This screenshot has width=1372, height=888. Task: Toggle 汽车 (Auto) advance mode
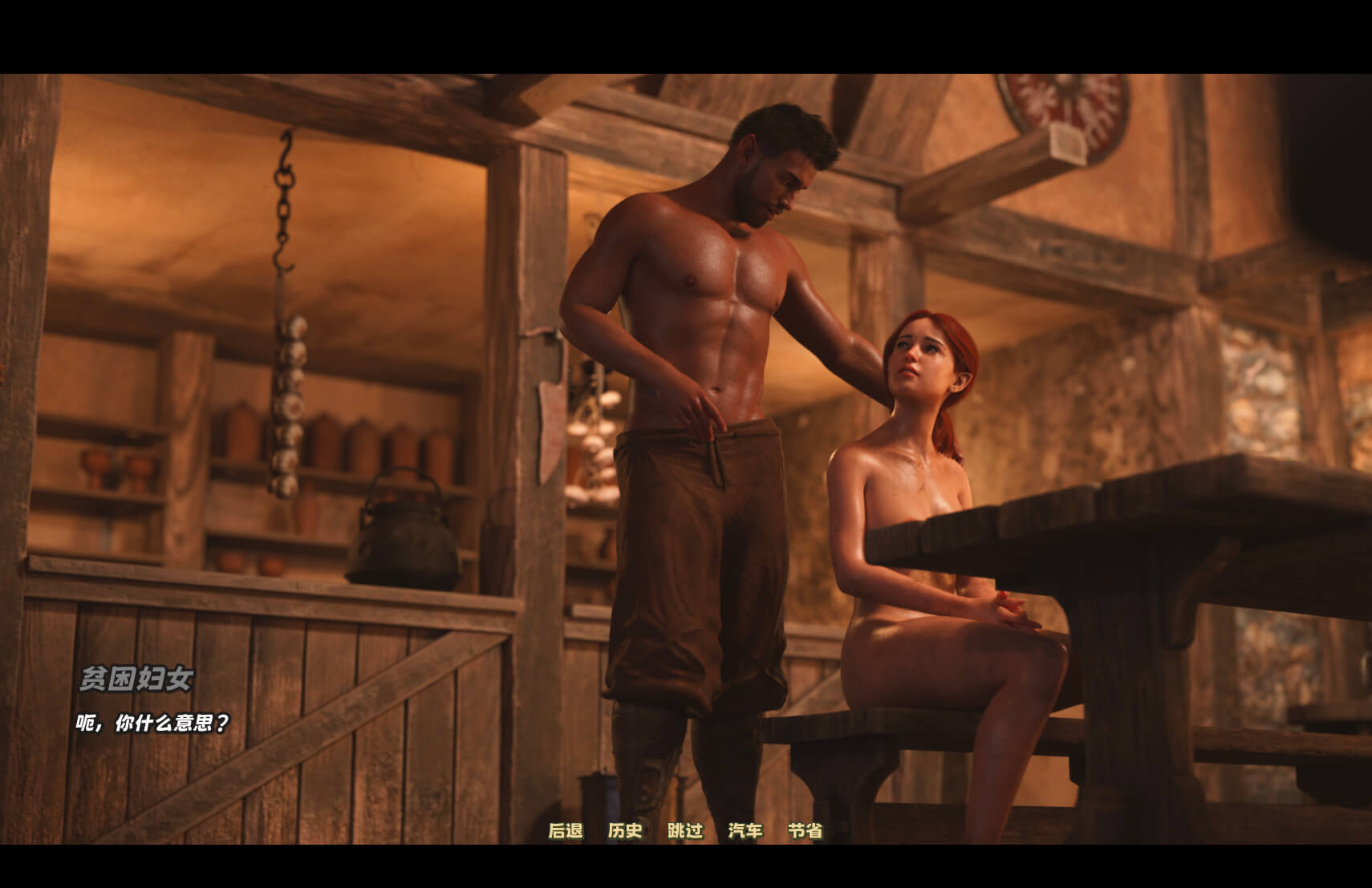click(745, 831)
